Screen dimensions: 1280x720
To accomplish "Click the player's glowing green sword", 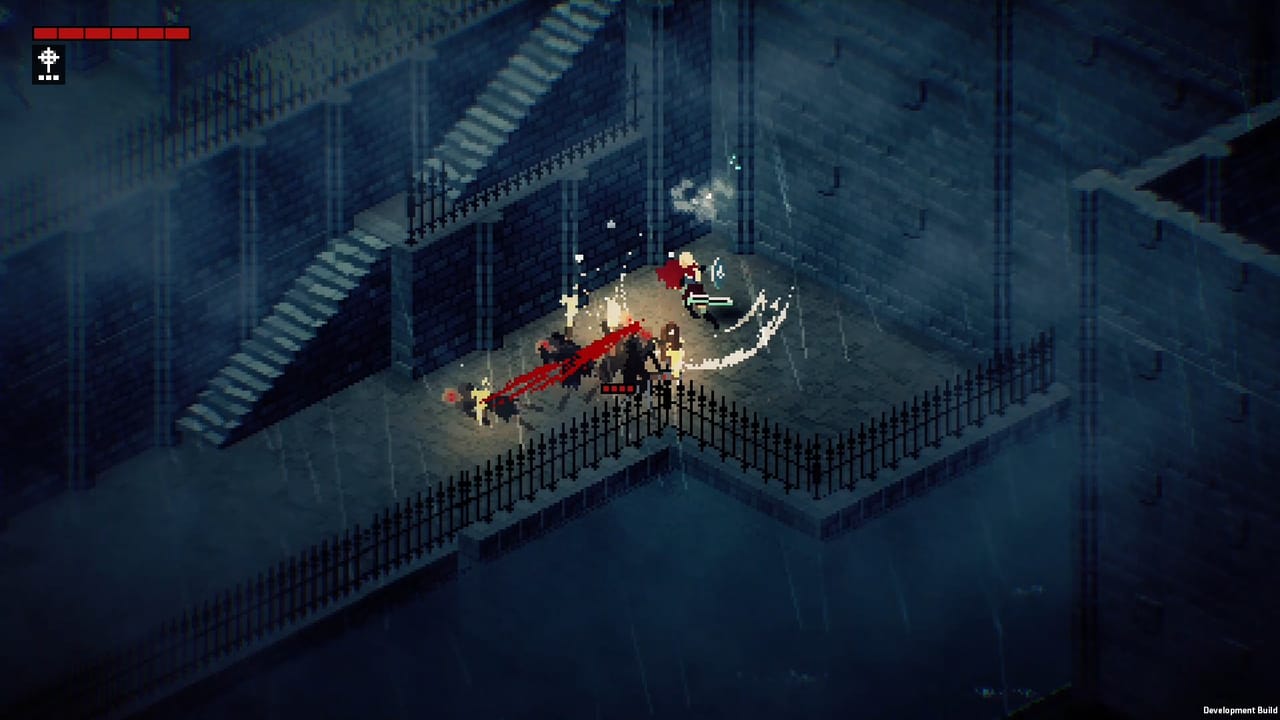I will [x=708, y=298].
